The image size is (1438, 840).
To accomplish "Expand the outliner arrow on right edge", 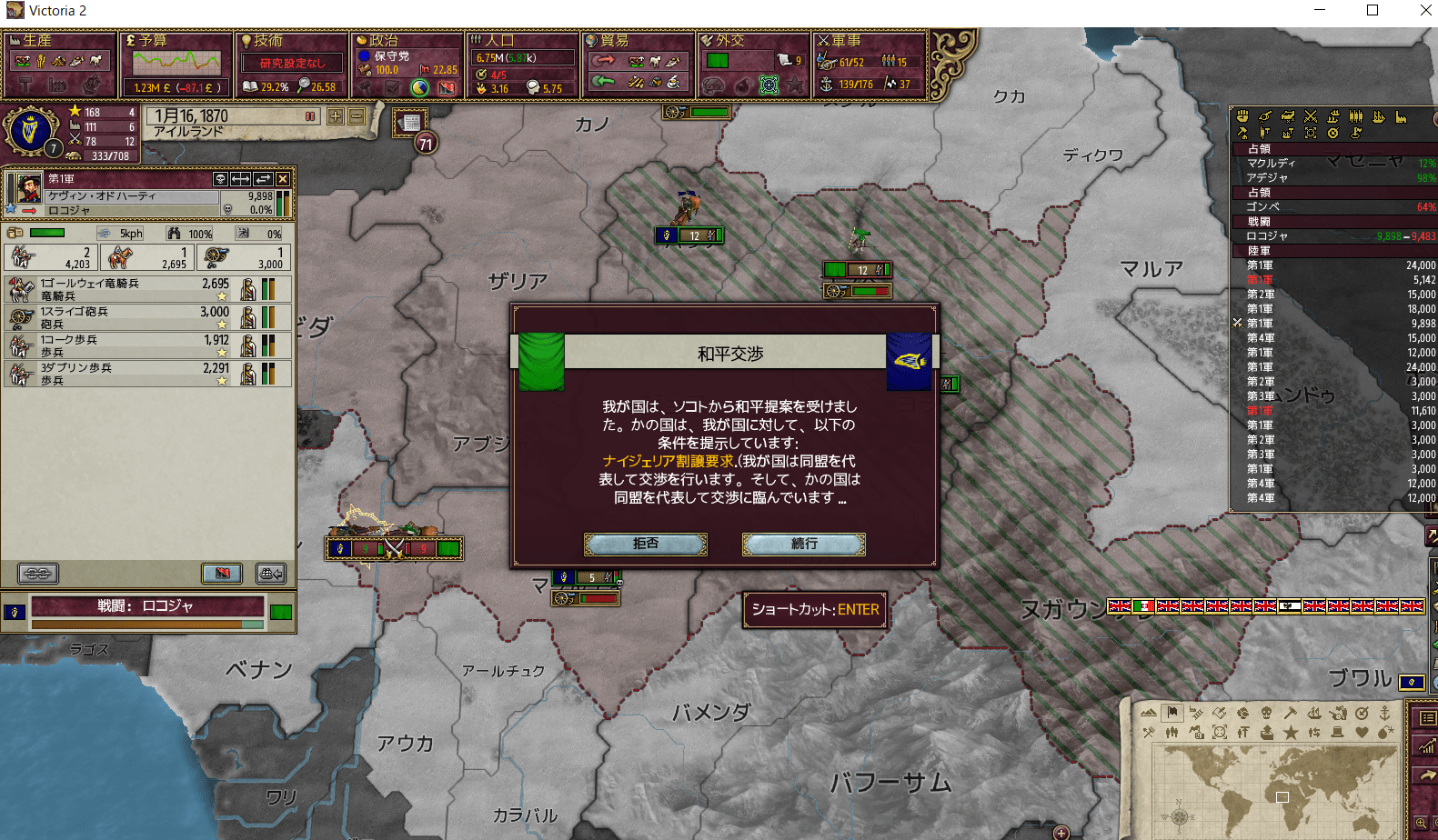I will point(1431,535).
